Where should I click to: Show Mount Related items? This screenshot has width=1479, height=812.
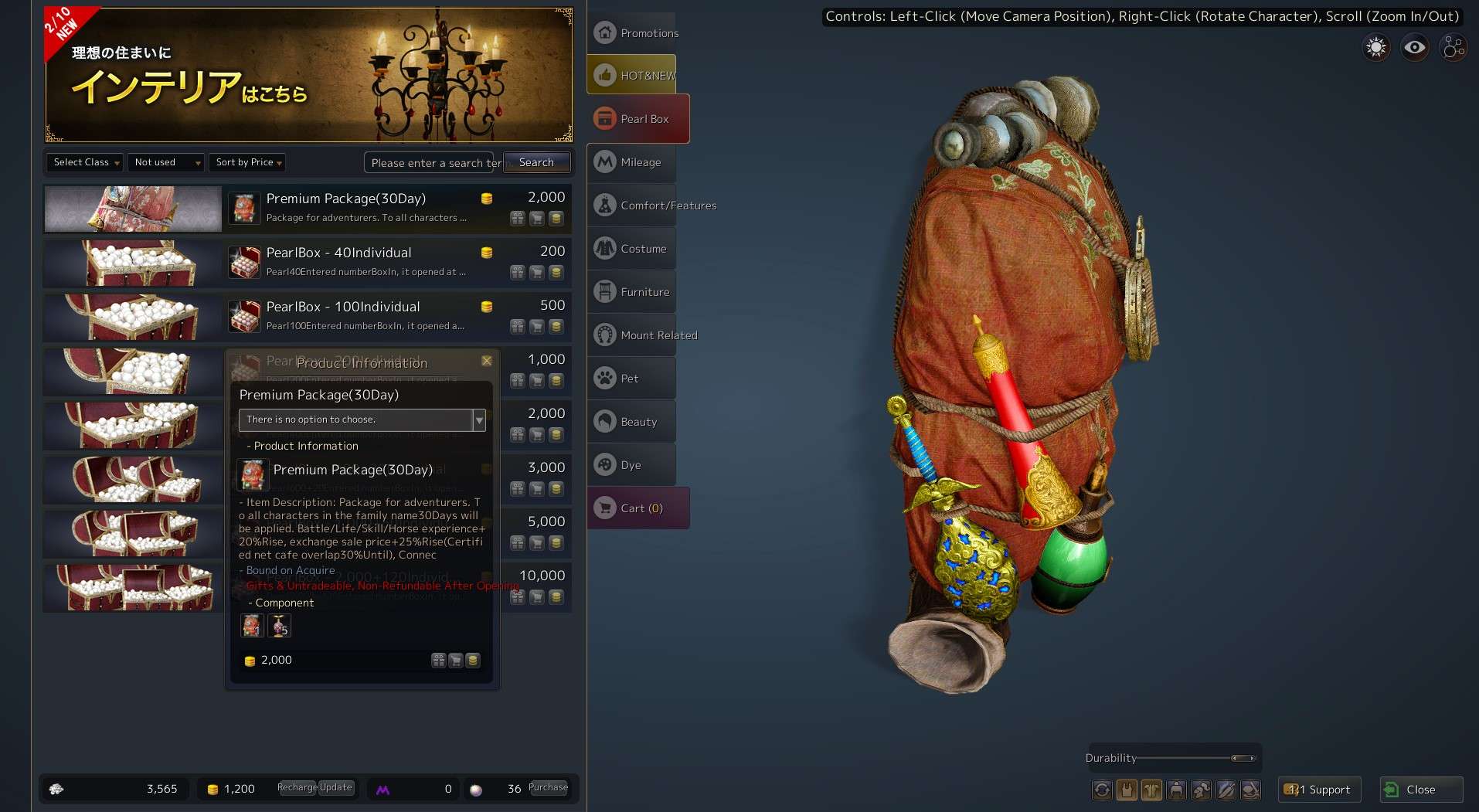click(632, 335)
